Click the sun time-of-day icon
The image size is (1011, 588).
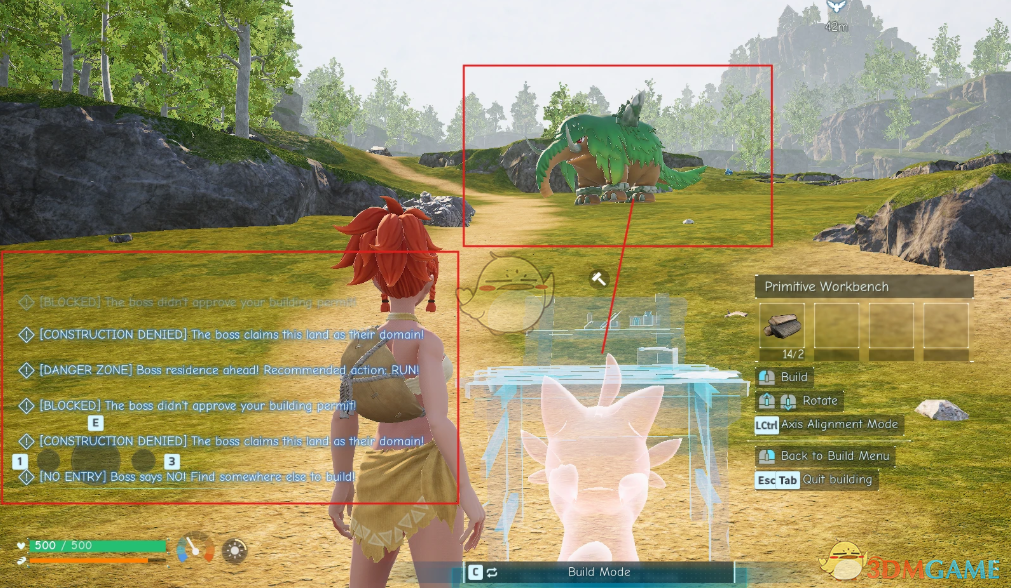point(235,550)
